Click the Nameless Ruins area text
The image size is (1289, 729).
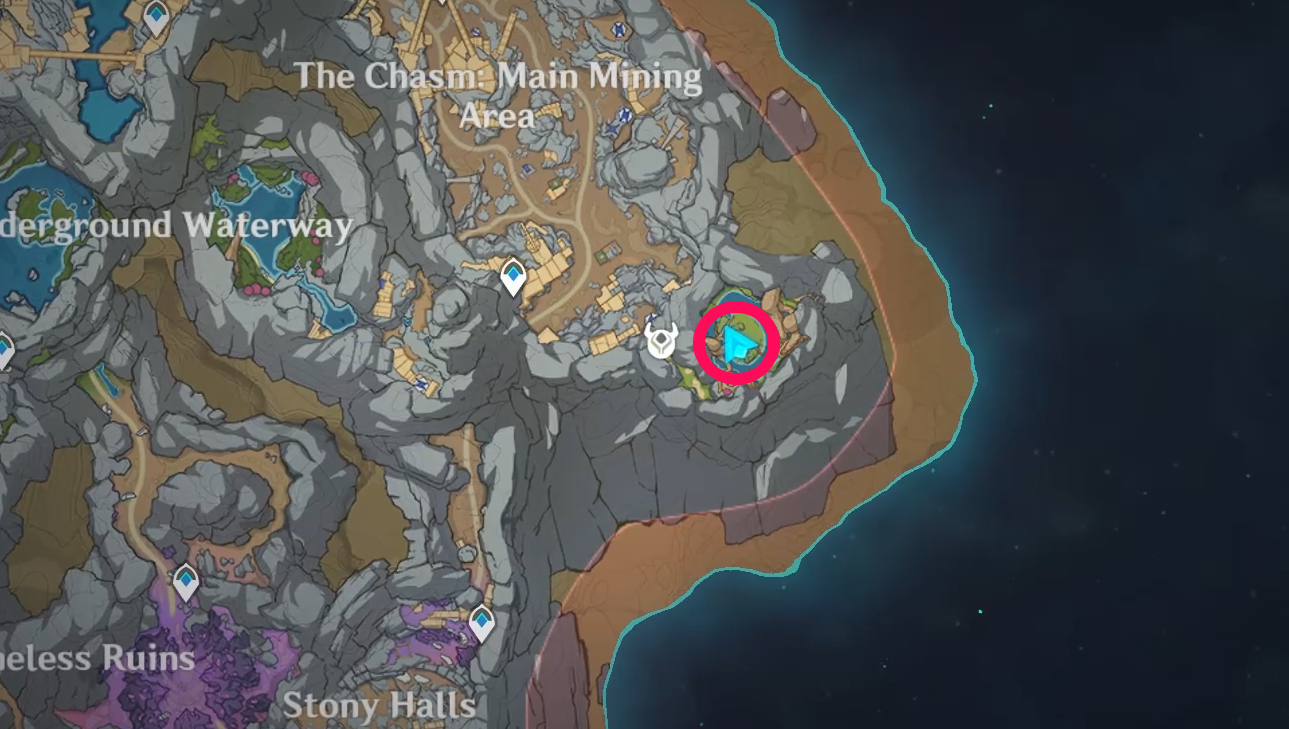point(97,660)
